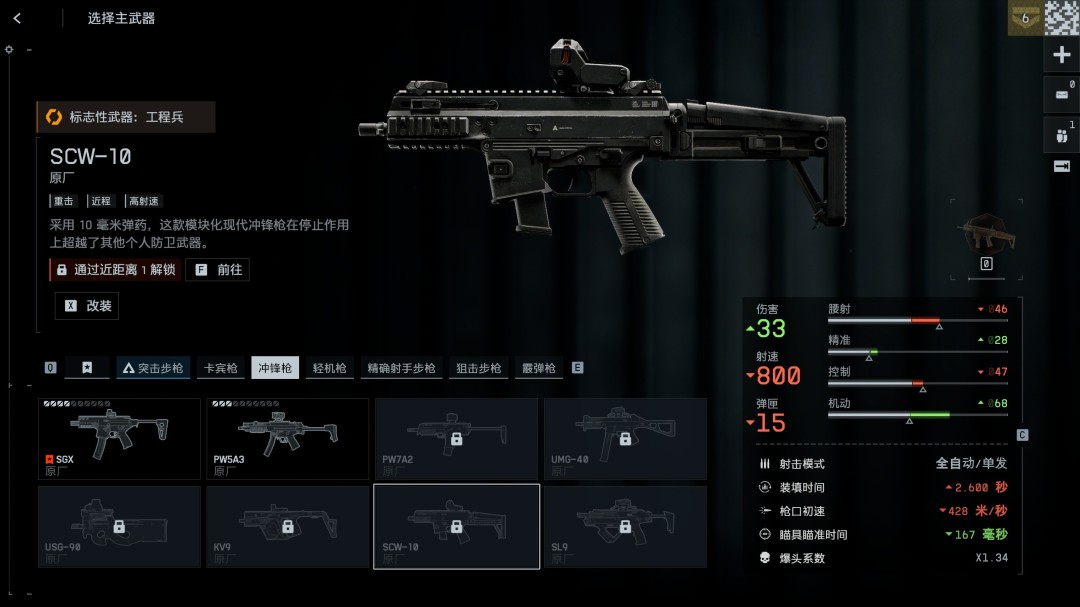Viewport: 1080px width, 607px height.
Task: Show the 精确射手步枪 category tab
Action: point(401,368)
